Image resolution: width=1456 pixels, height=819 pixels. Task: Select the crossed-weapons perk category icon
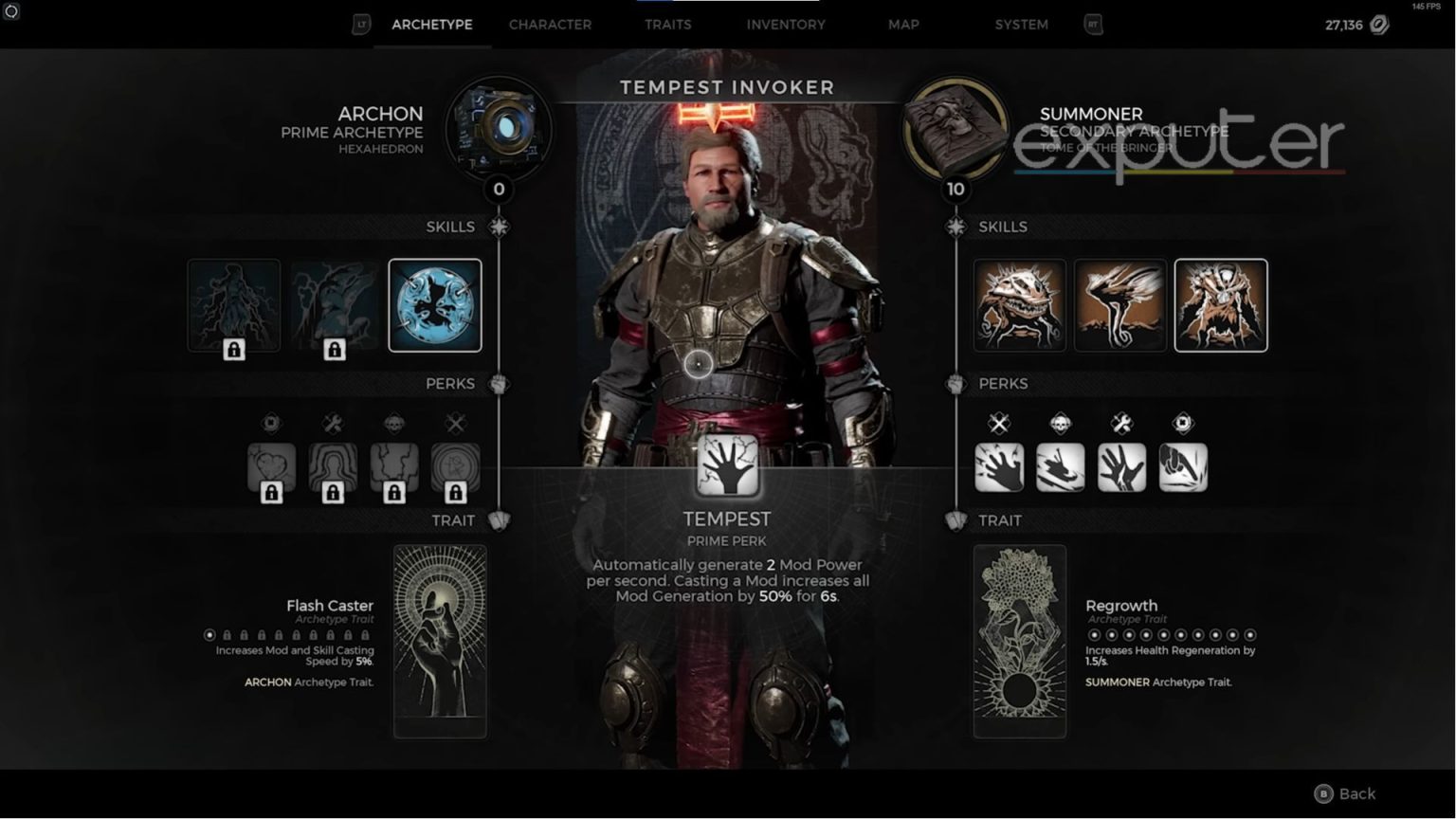[x=999, y=424]
